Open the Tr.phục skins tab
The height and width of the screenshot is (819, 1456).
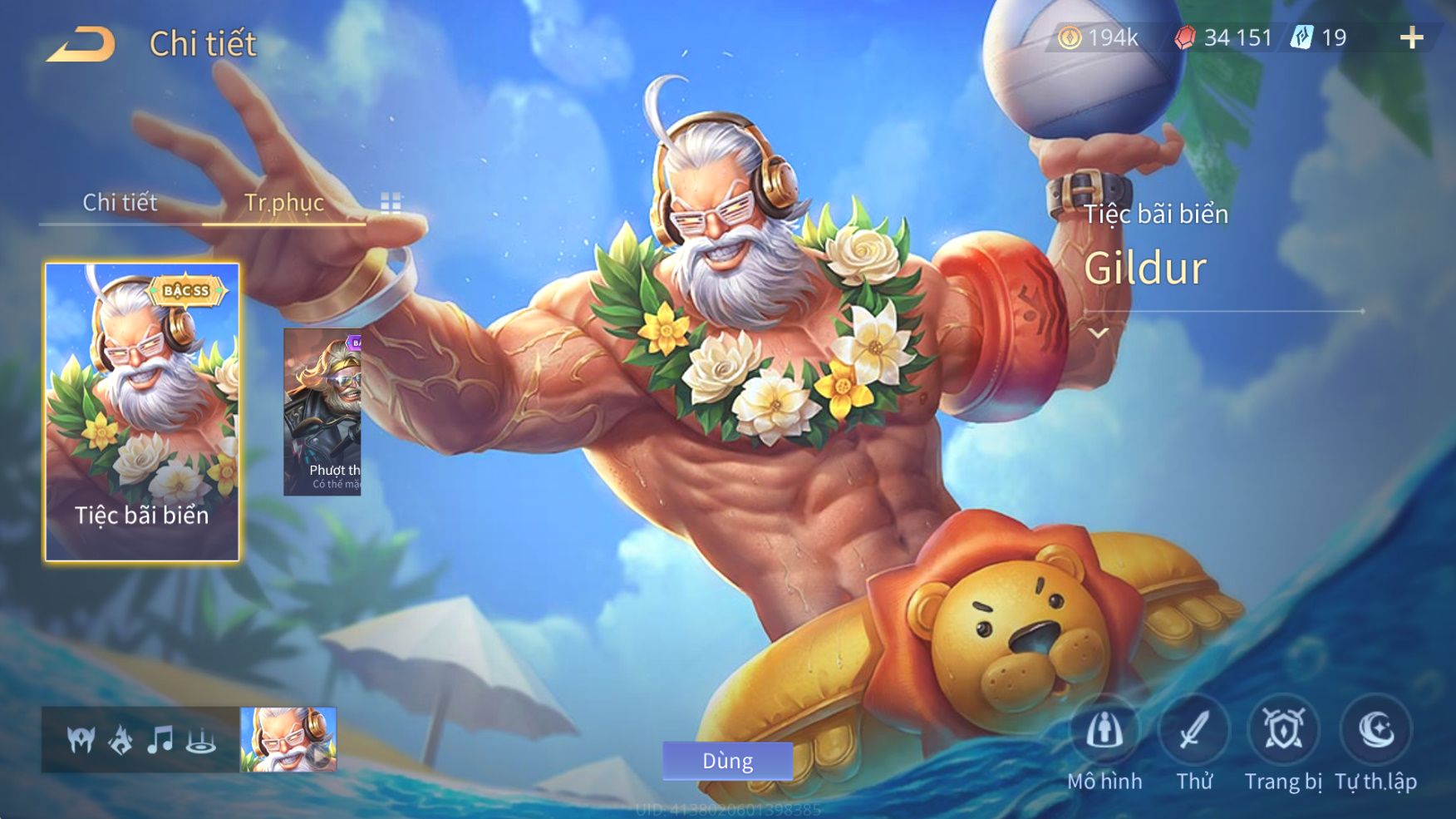click(x=283, y=202)
